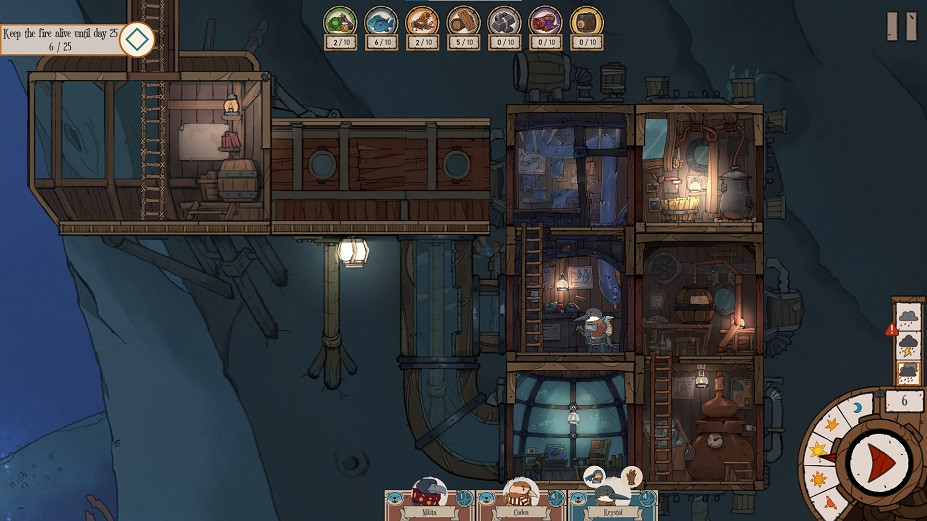
Task: Click the wood planks resource icon
Action: tap(463, 20)
